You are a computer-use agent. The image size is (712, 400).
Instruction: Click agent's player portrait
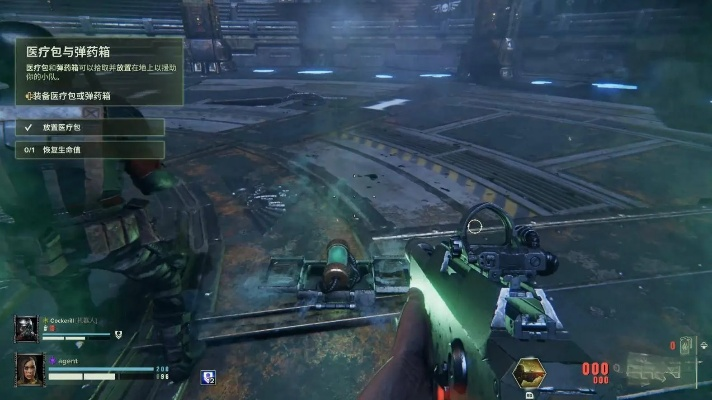(x=29, y=371)
